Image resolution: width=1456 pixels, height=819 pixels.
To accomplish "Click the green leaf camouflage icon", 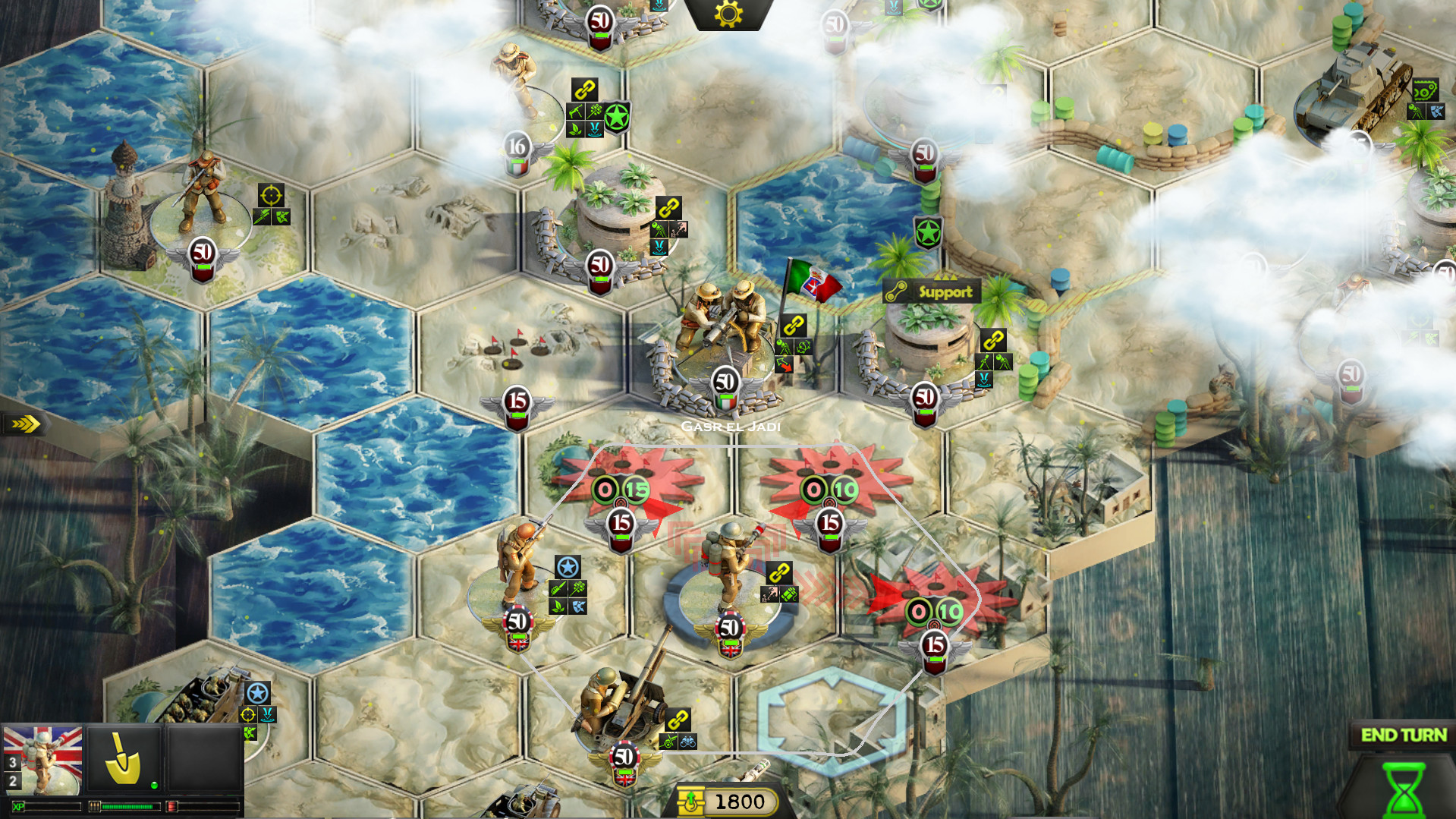I will (558, 606).
